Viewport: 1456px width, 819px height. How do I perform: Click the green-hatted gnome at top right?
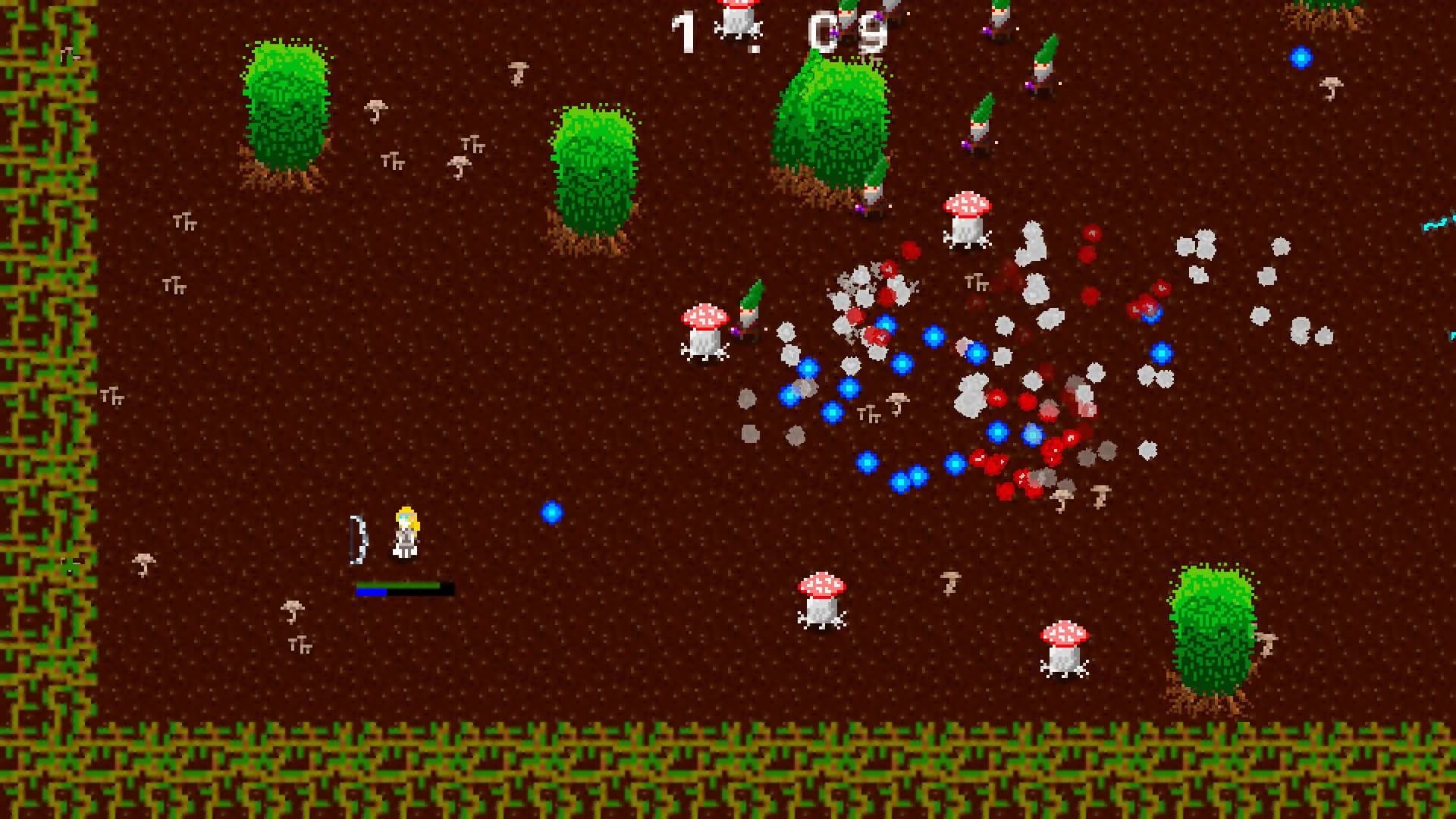point(1043,68)
